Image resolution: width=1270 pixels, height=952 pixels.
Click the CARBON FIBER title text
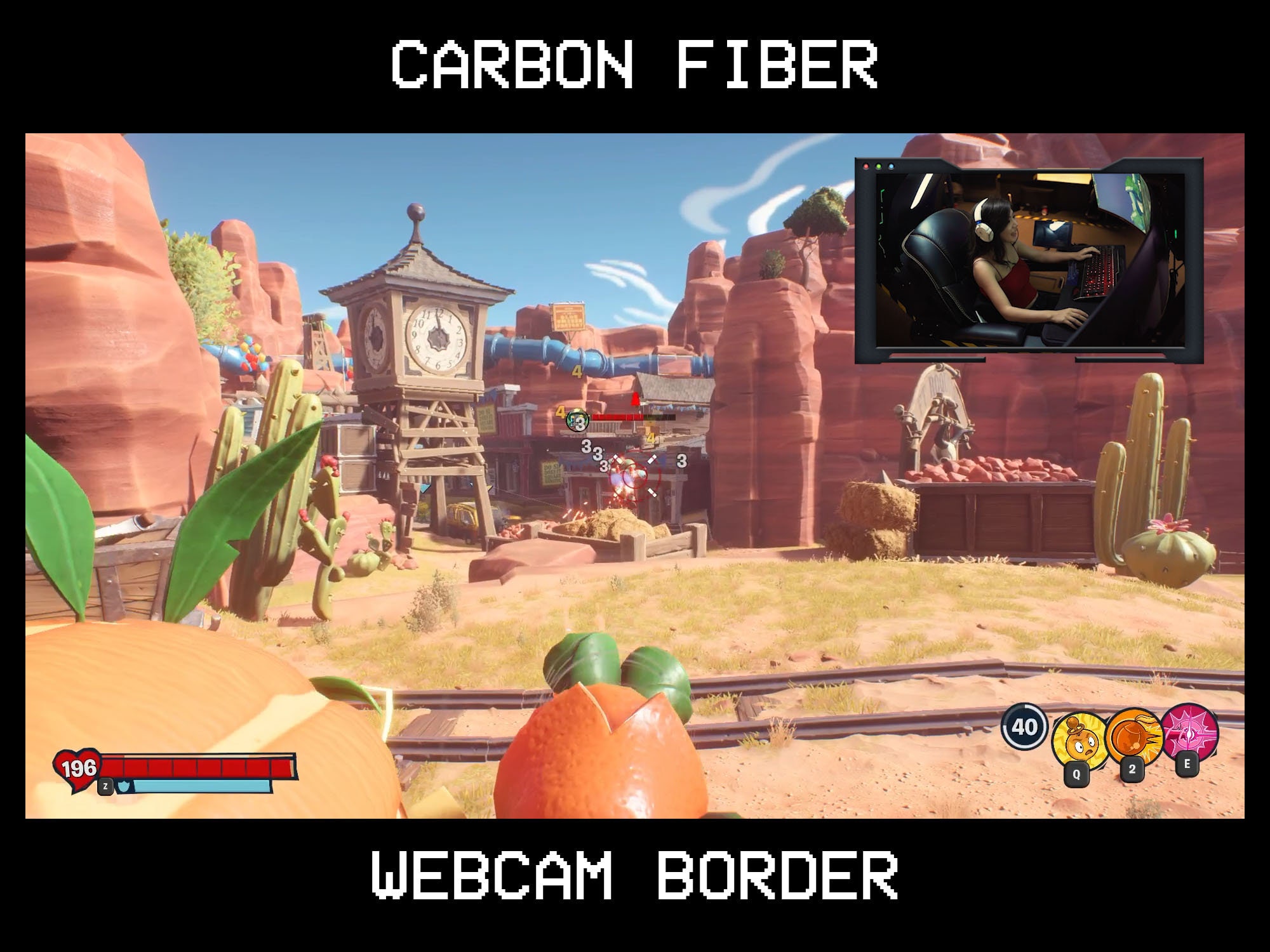[x=635, y=63]
